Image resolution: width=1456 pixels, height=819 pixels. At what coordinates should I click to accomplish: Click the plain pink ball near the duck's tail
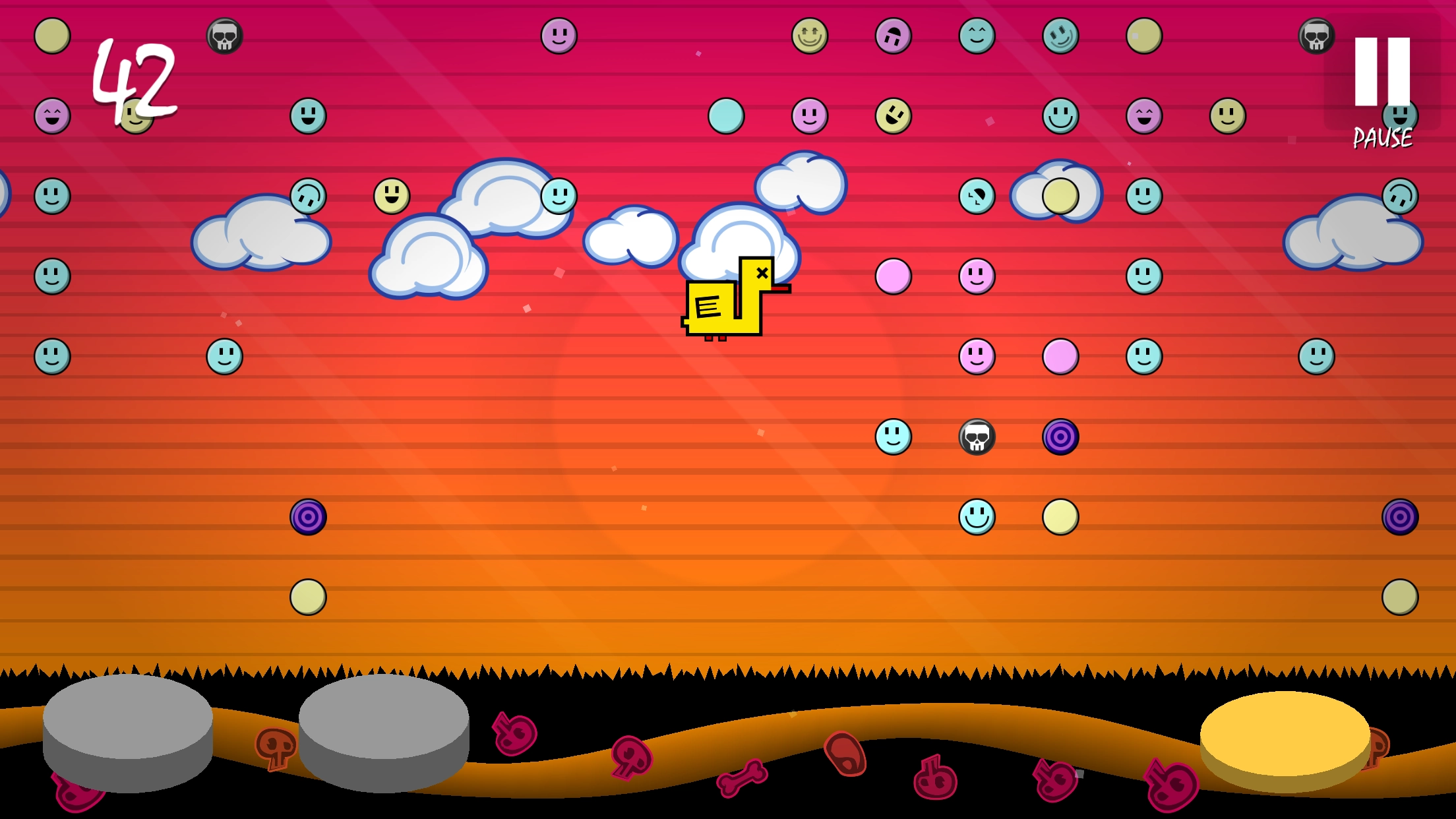pyautogui.click(x=894, y=276)
